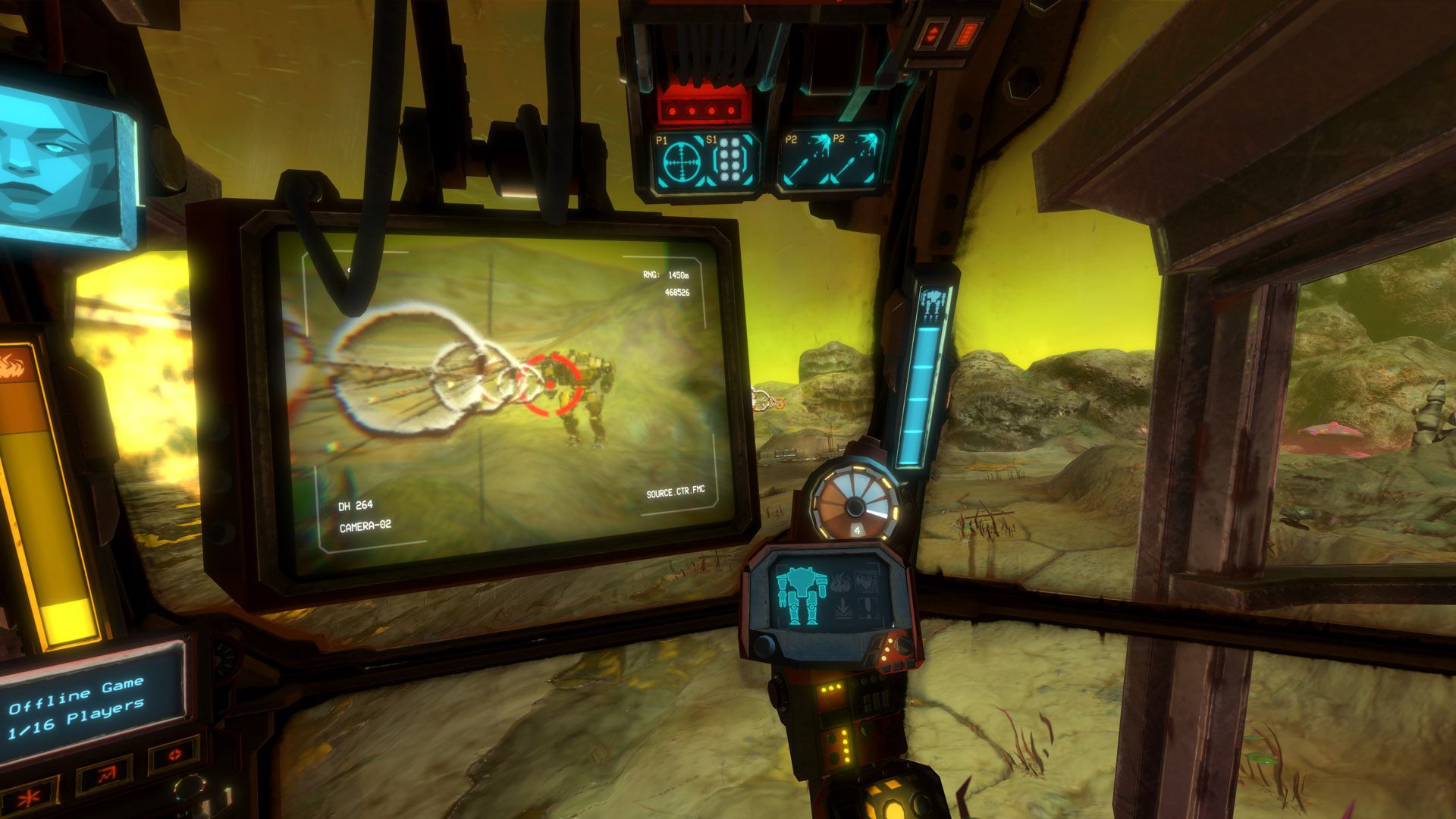Click the round gear dial showing 4

(854, 504)
